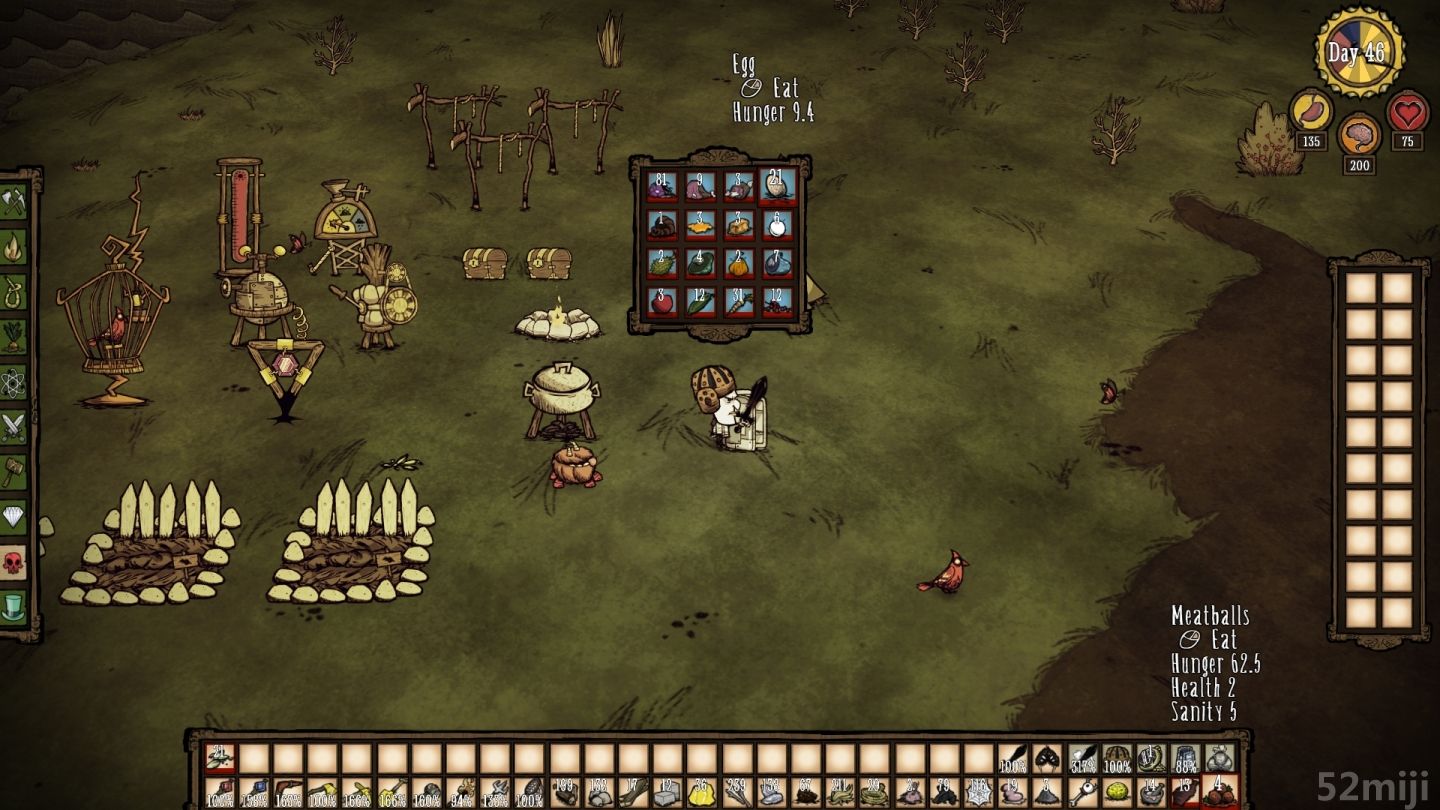
Task: Grab the purple petals stack in icebox
Action: point(660,186)
